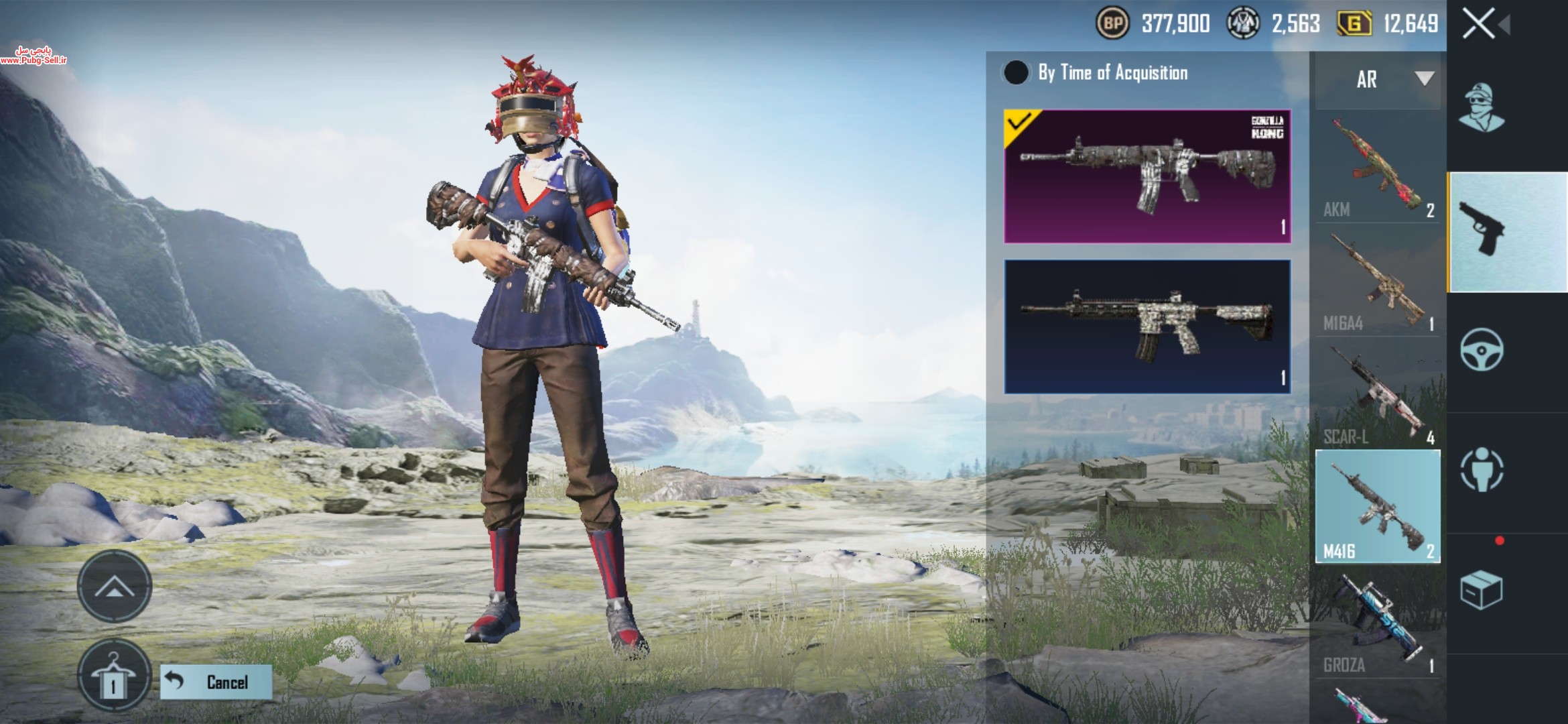Select AKM in the weapon list

1378,168
